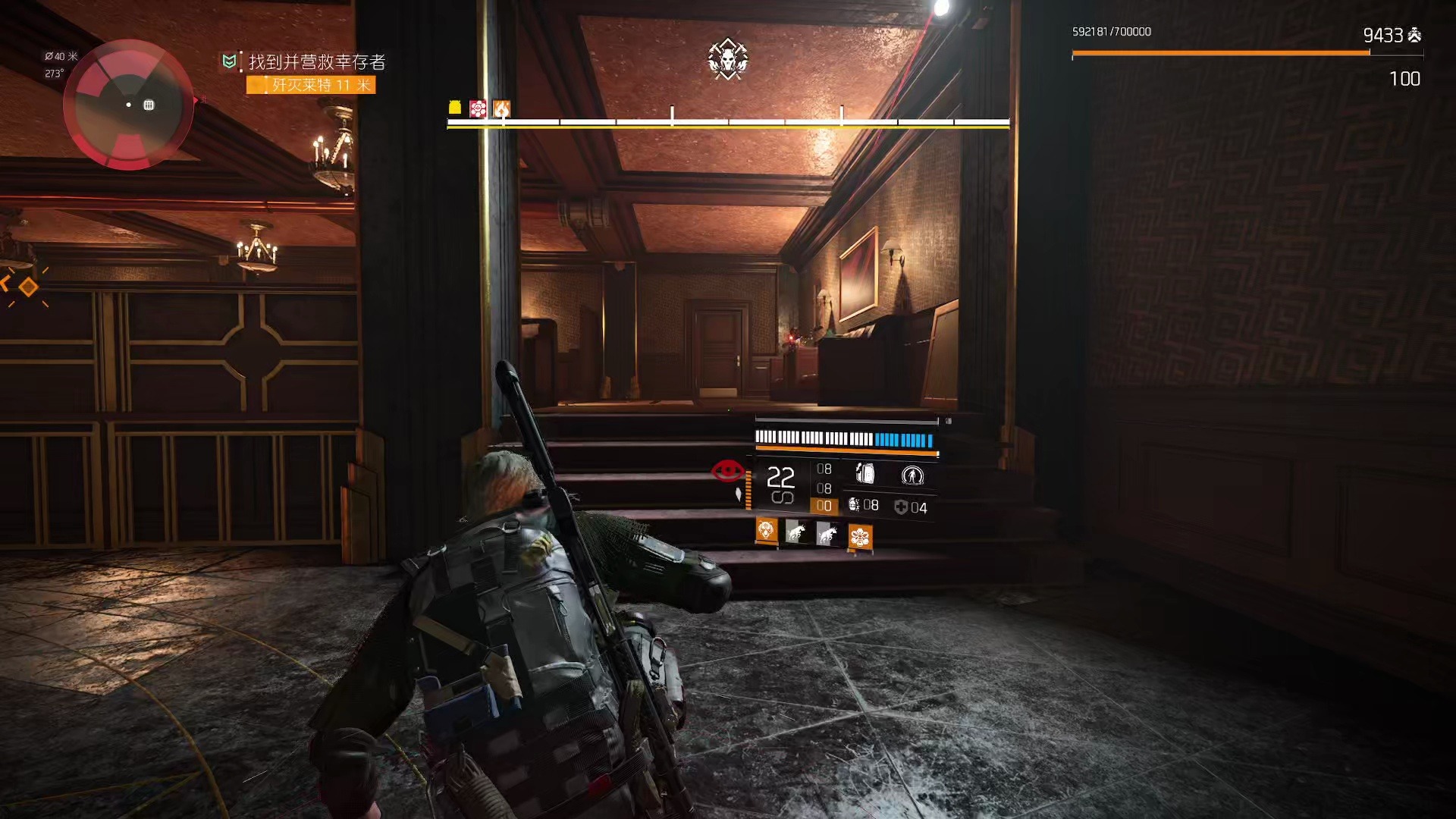Click the boss skull emblem above the health bar
Screen dimensions: 1456x819
coord(728,59)
